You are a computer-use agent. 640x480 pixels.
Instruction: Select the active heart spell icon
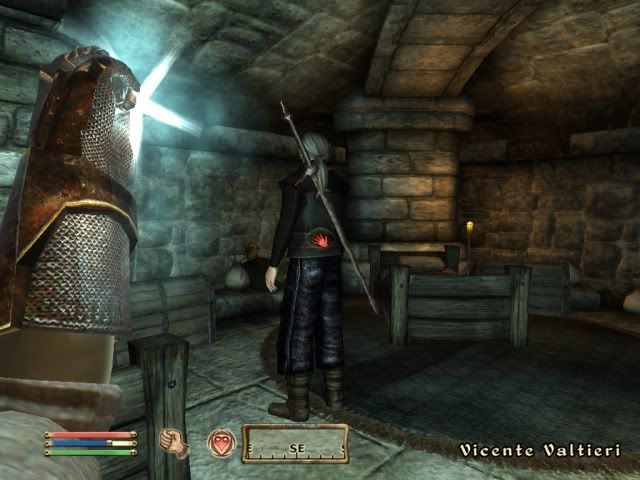point(221,443)
